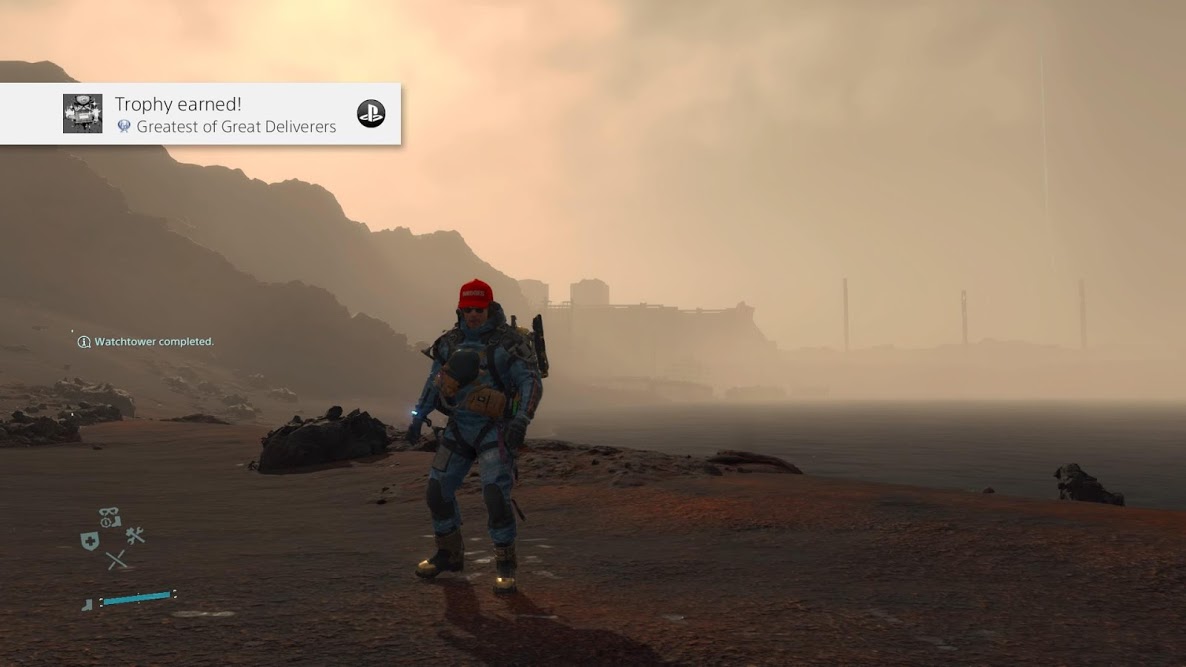This screenshot has height=667, width=1186.
Task: Select the medical shield cross icon
Action: click(x=89, y=540)
